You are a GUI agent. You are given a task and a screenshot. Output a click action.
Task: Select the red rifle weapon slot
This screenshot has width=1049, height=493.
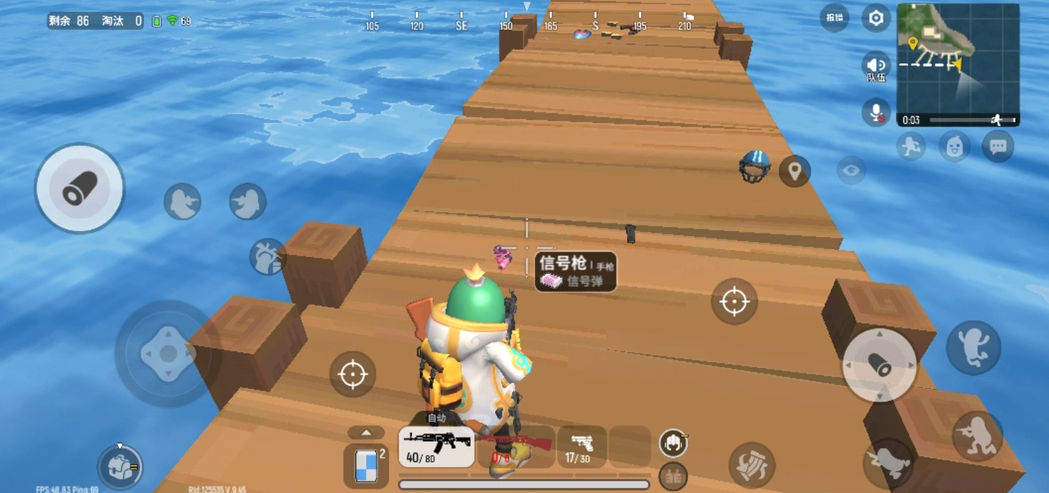[516, 446]
